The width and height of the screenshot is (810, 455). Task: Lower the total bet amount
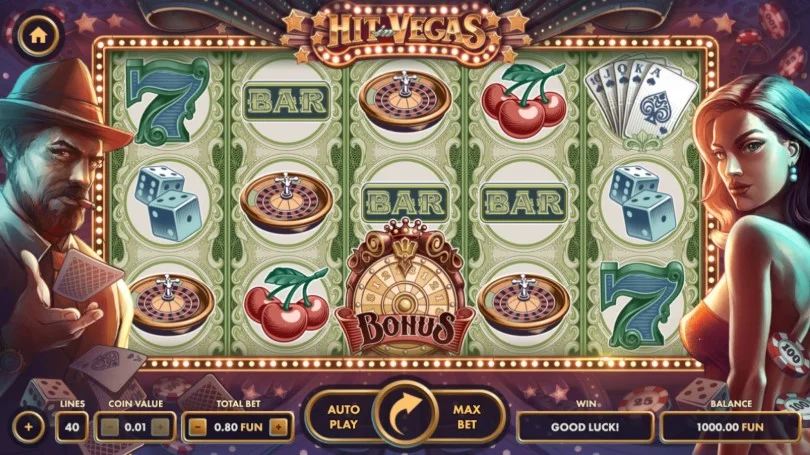click(x=198, y=427)
